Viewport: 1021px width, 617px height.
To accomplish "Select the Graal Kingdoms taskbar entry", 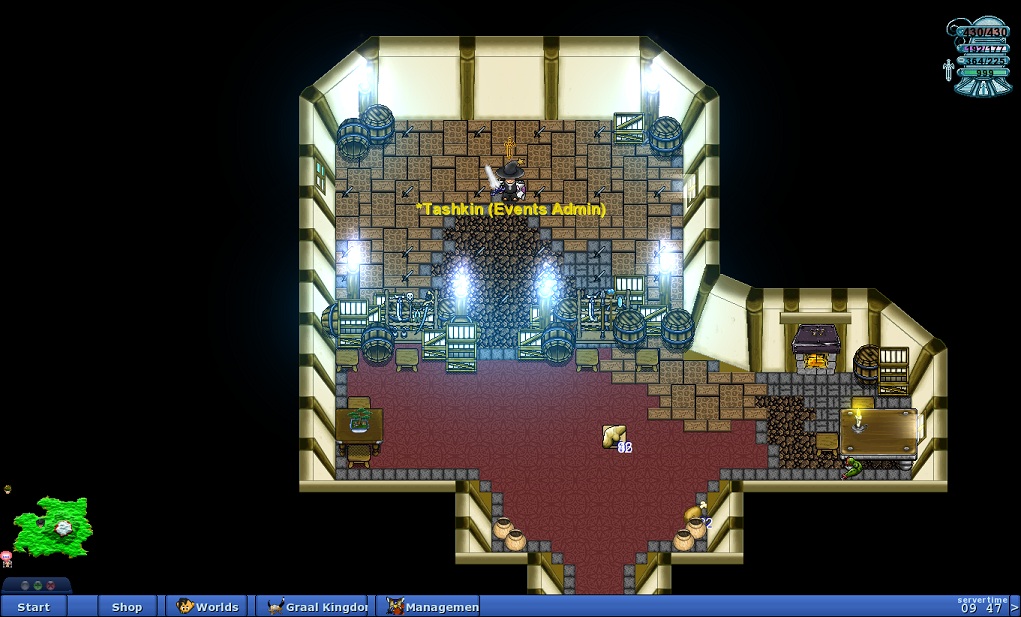I will [312, 606].
